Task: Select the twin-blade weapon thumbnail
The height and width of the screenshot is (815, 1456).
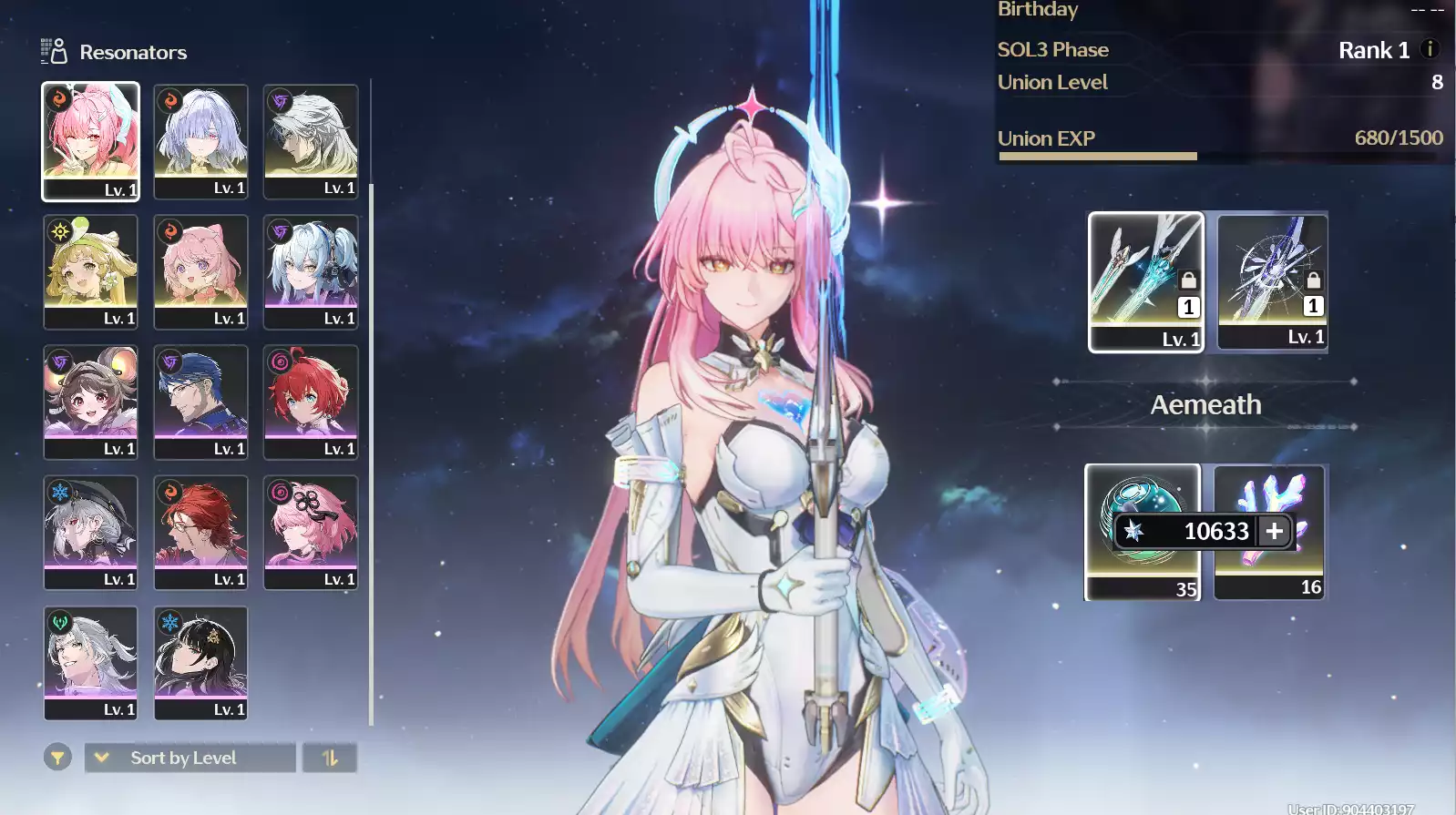Action: (x=1146, y=281)
